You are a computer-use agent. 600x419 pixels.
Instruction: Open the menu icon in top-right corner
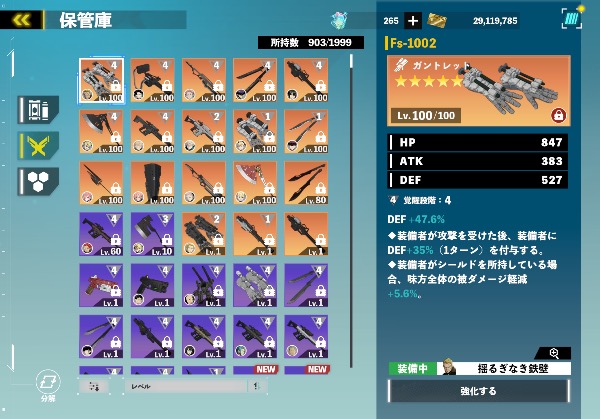pyautogui.click(x=572, y=18)
